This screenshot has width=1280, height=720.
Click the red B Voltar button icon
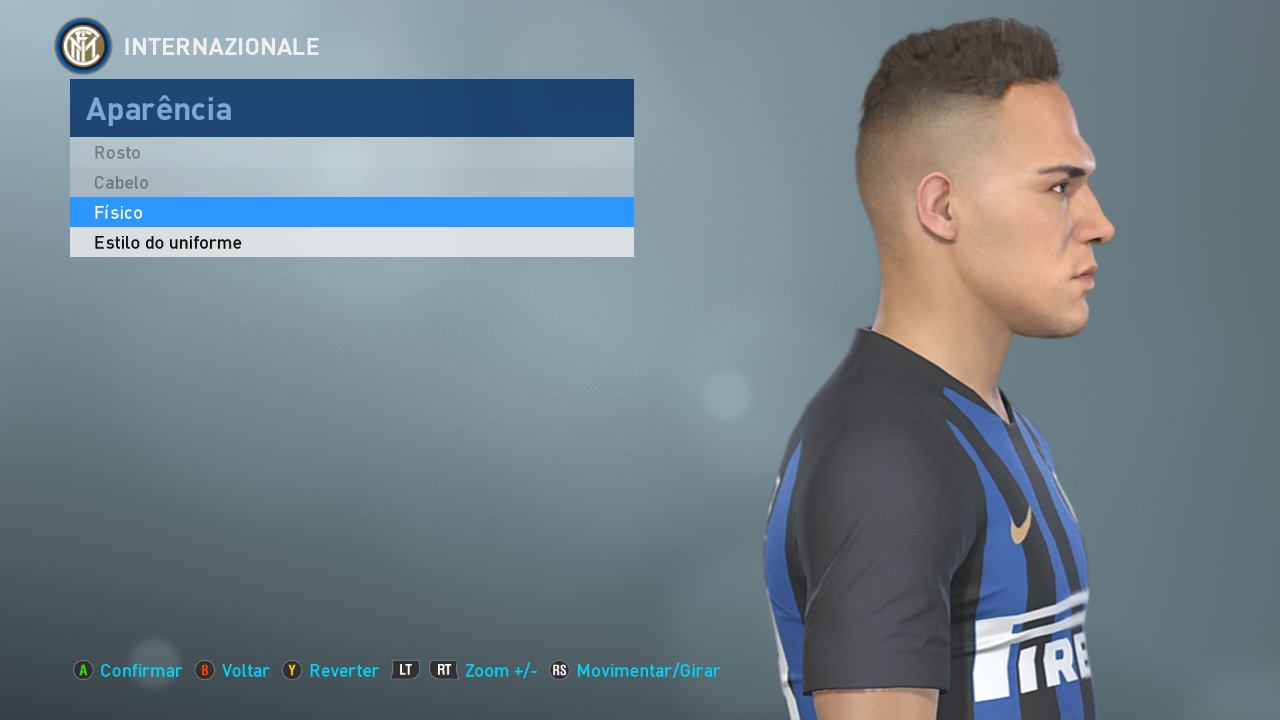pyautogui.click(x=203, y=671)
